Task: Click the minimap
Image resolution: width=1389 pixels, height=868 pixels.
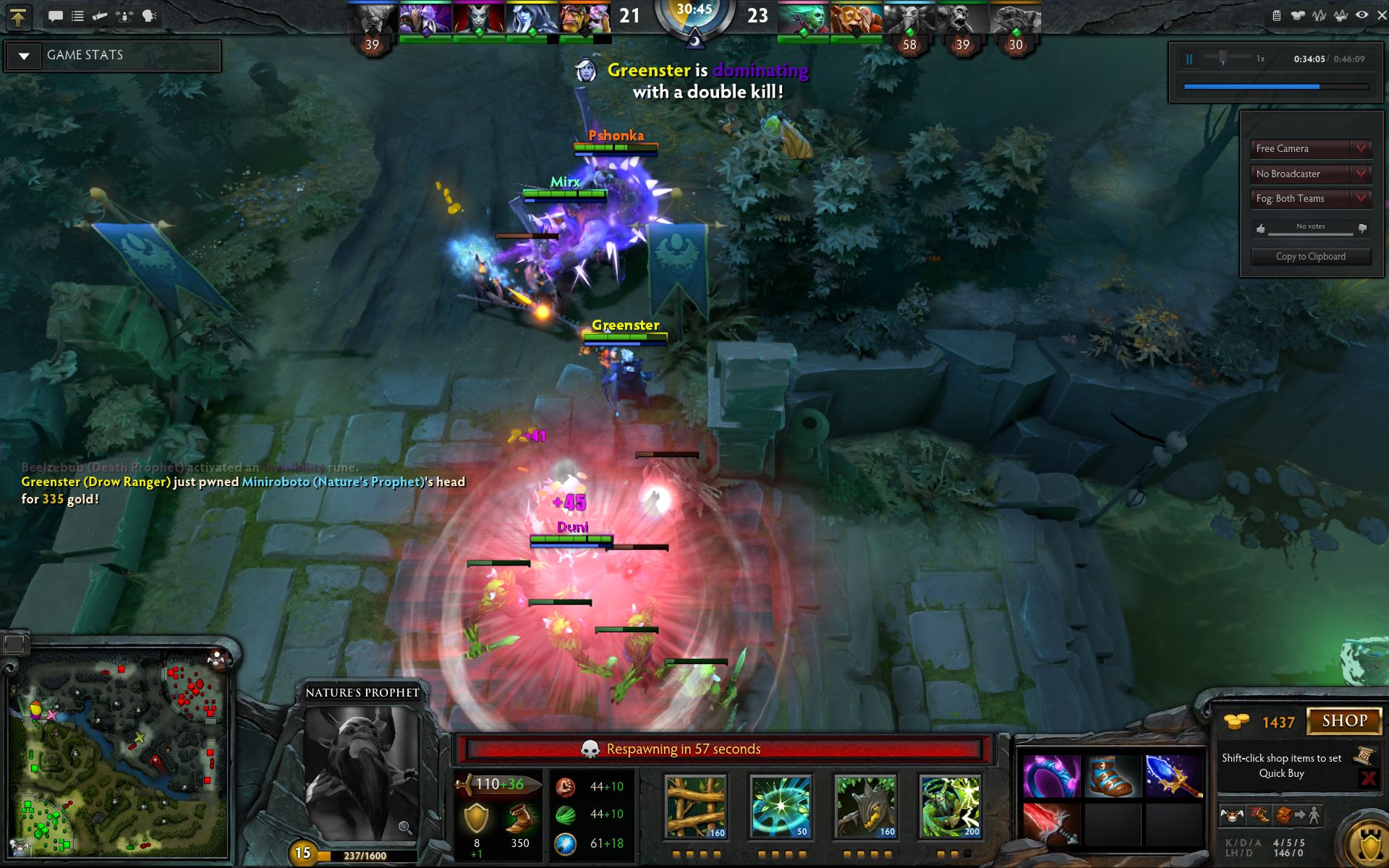Action: [119, 752]
